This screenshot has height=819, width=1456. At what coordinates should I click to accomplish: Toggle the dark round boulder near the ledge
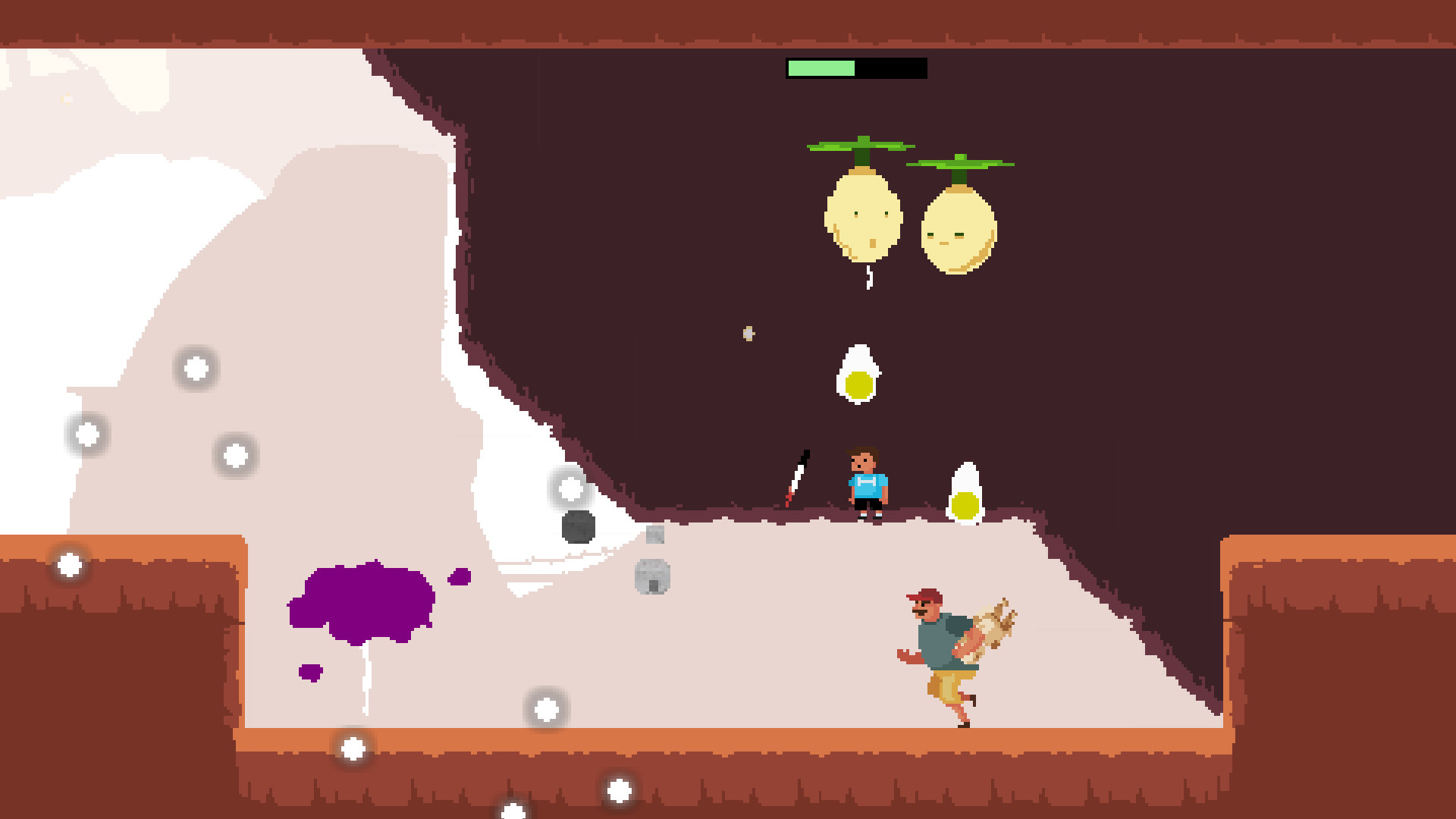click(579, 527)
